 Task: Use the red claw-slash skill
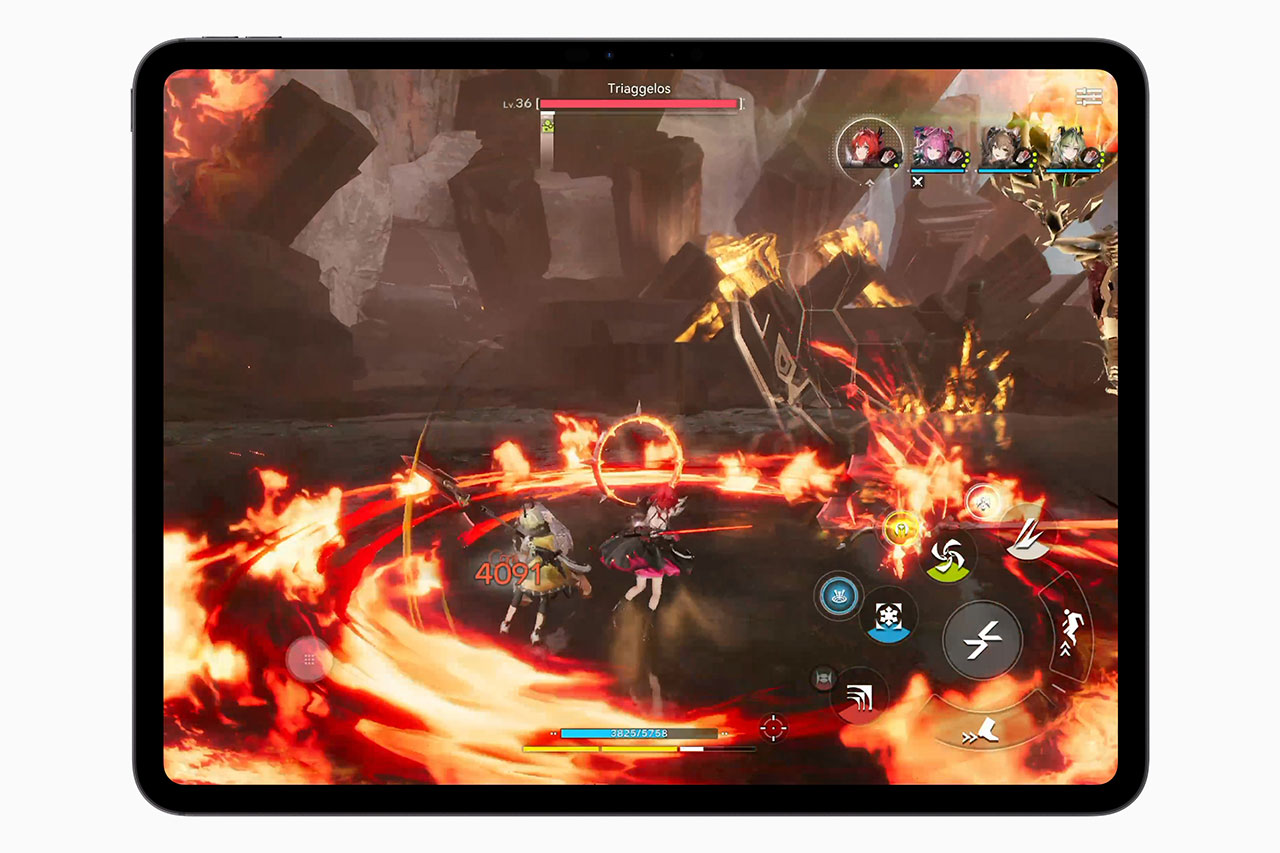[x=859, y=696]
